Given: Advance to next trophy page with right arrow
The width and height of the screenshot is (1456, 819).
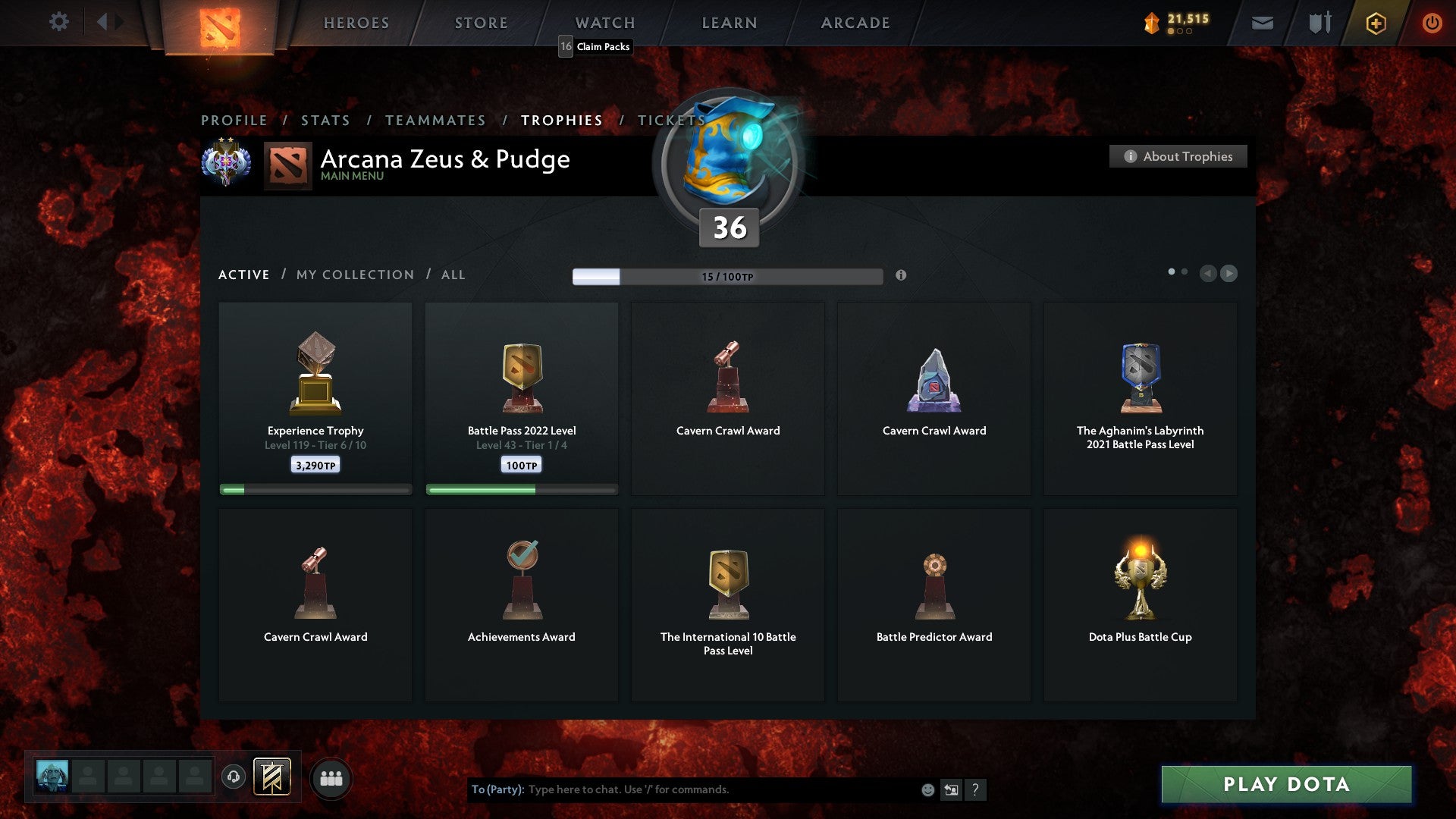Looking at the screenshot, I should click(x=1228, y=274).
